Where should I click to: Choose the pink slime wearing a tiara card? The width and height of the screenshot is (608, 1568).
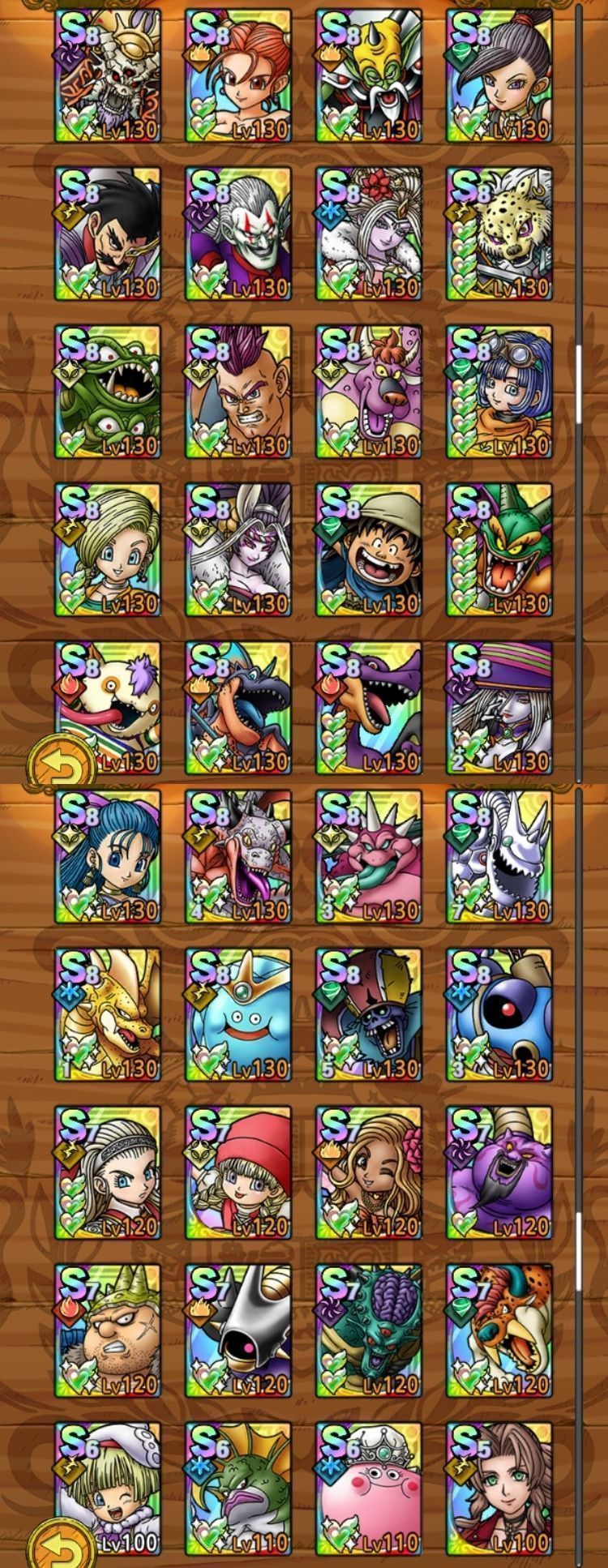[x=369, y=1489]
